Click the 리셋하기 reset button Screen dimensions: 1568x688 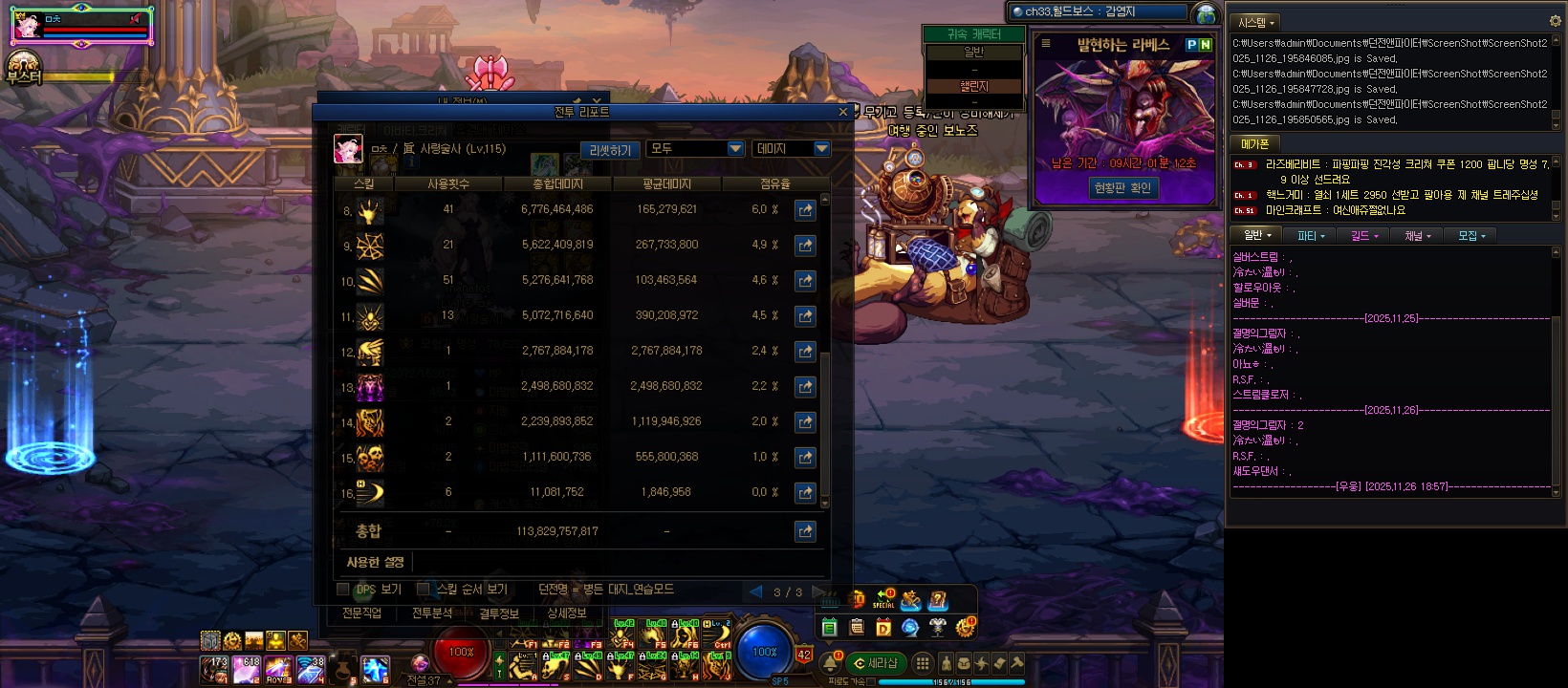pyautogui.click(x=610, y=150)
